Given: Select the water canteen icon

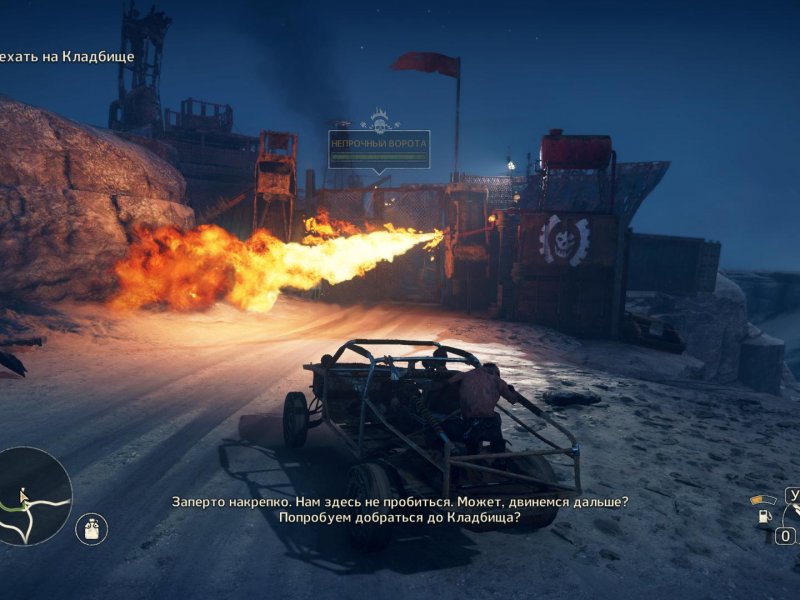Looking at the screenshot, I should tap(91, 529).
